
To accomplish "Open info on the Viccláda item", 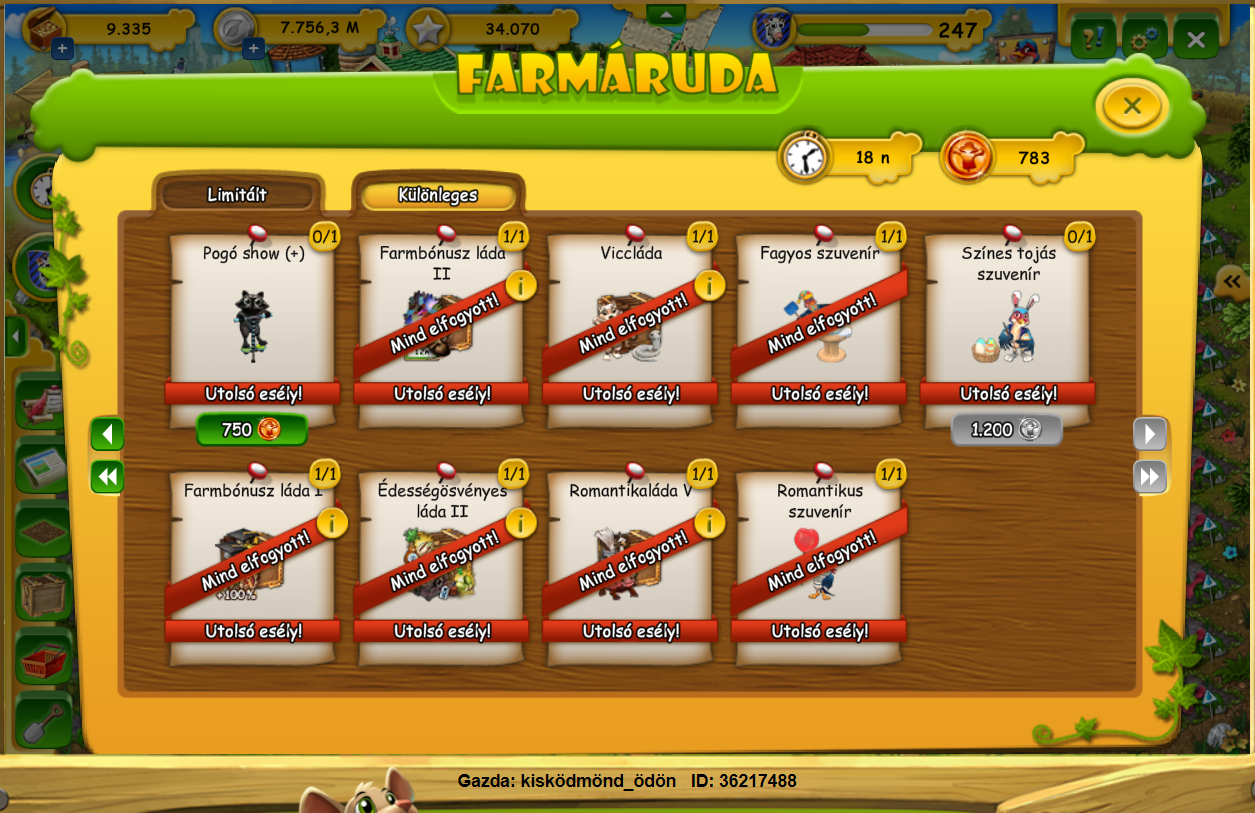I will (709, 285).
